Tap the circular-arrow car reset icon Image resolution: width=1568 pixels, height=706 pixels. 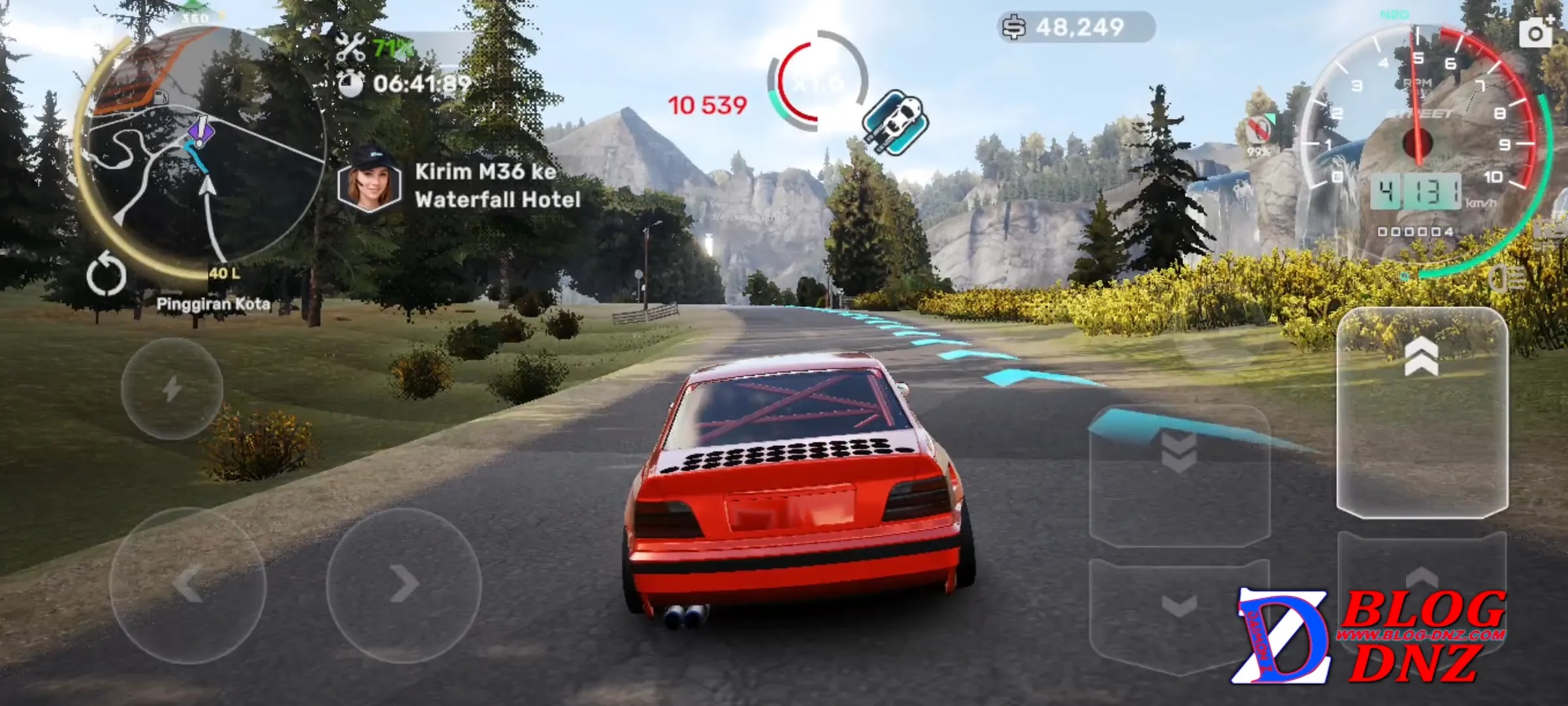click(106, 276)
